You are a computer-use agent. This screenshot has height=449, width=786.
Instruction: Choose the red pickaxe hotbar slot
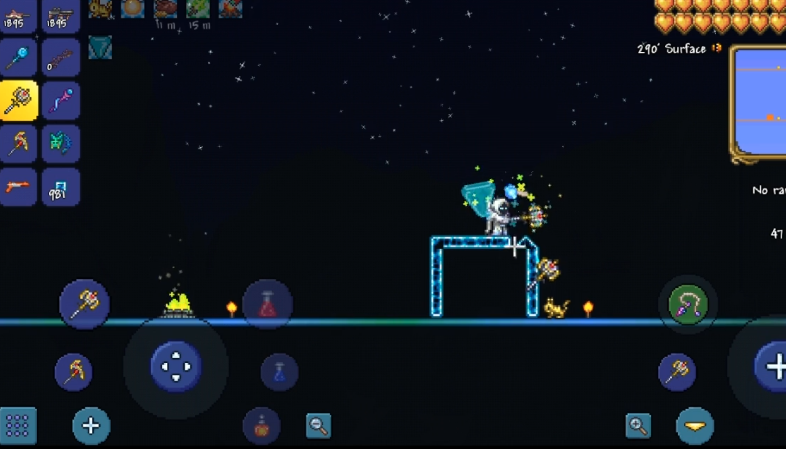[x=19, y=144]
